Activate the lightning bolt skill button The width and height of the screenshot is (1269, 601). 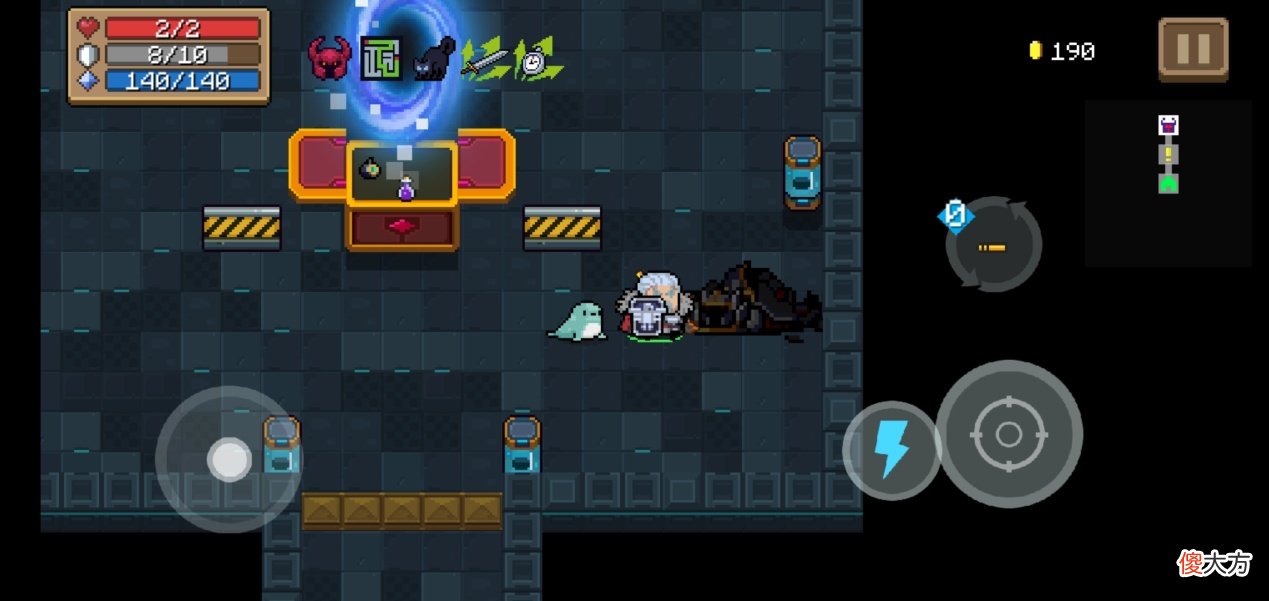(x=890, y=449)
